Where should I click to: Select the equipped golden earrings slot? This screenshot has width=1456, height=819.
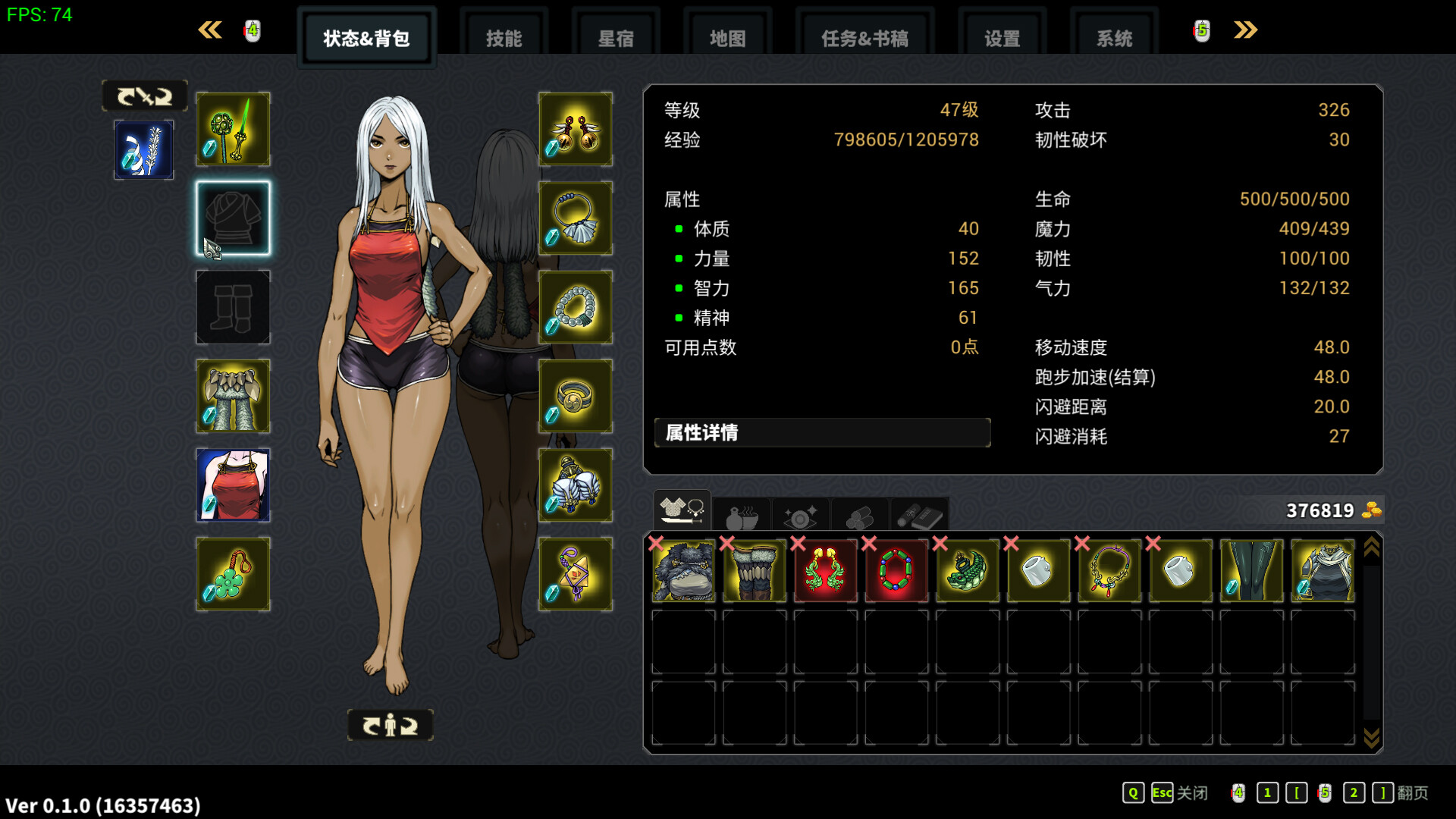coord(576,130)
